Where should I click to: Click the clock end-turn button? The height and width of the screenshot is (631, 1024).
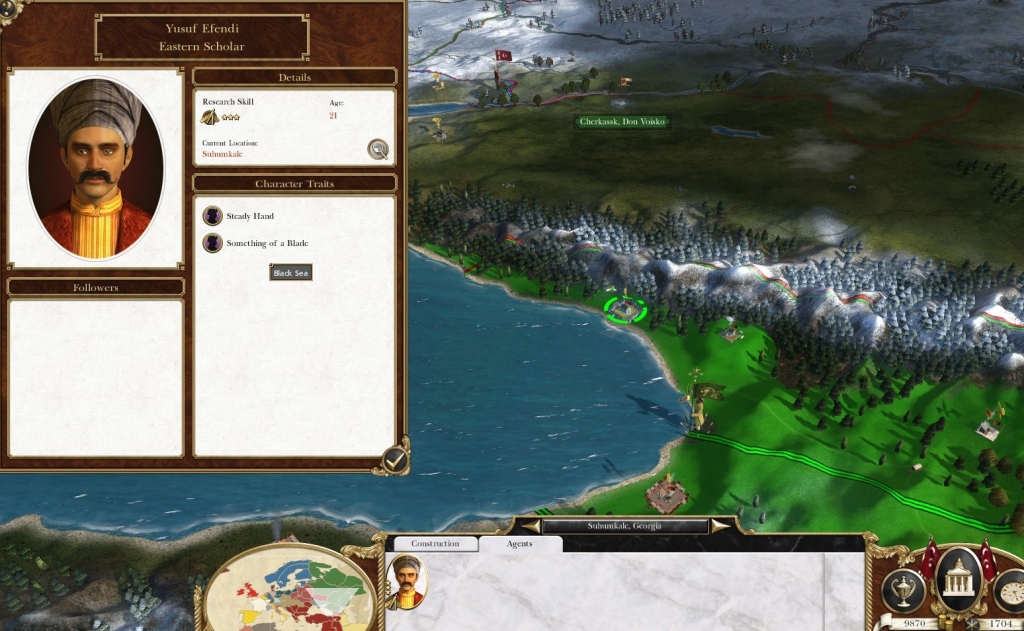pyautogui.click(x=1012, y=590)
